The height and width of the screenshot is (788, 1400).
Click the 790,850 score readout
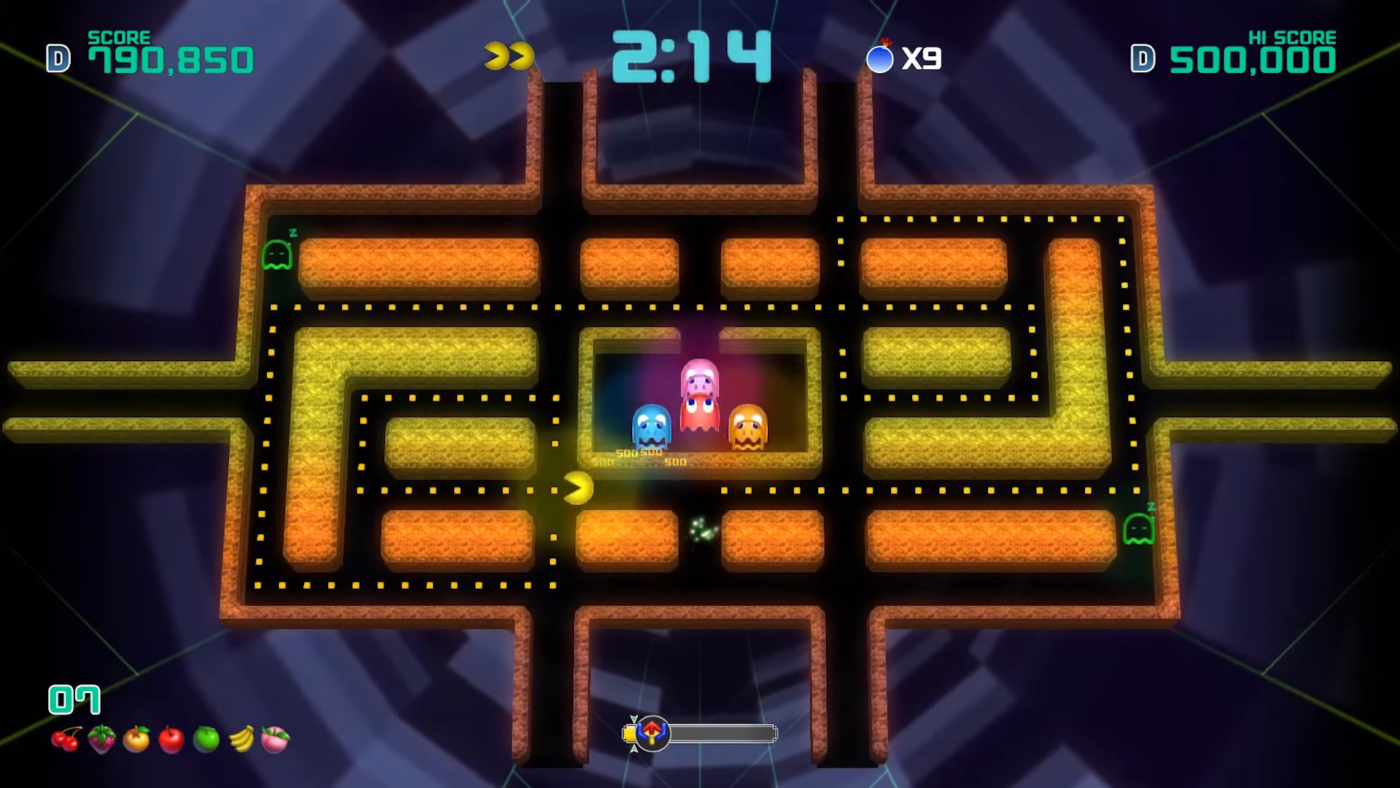tap(172, 58)
